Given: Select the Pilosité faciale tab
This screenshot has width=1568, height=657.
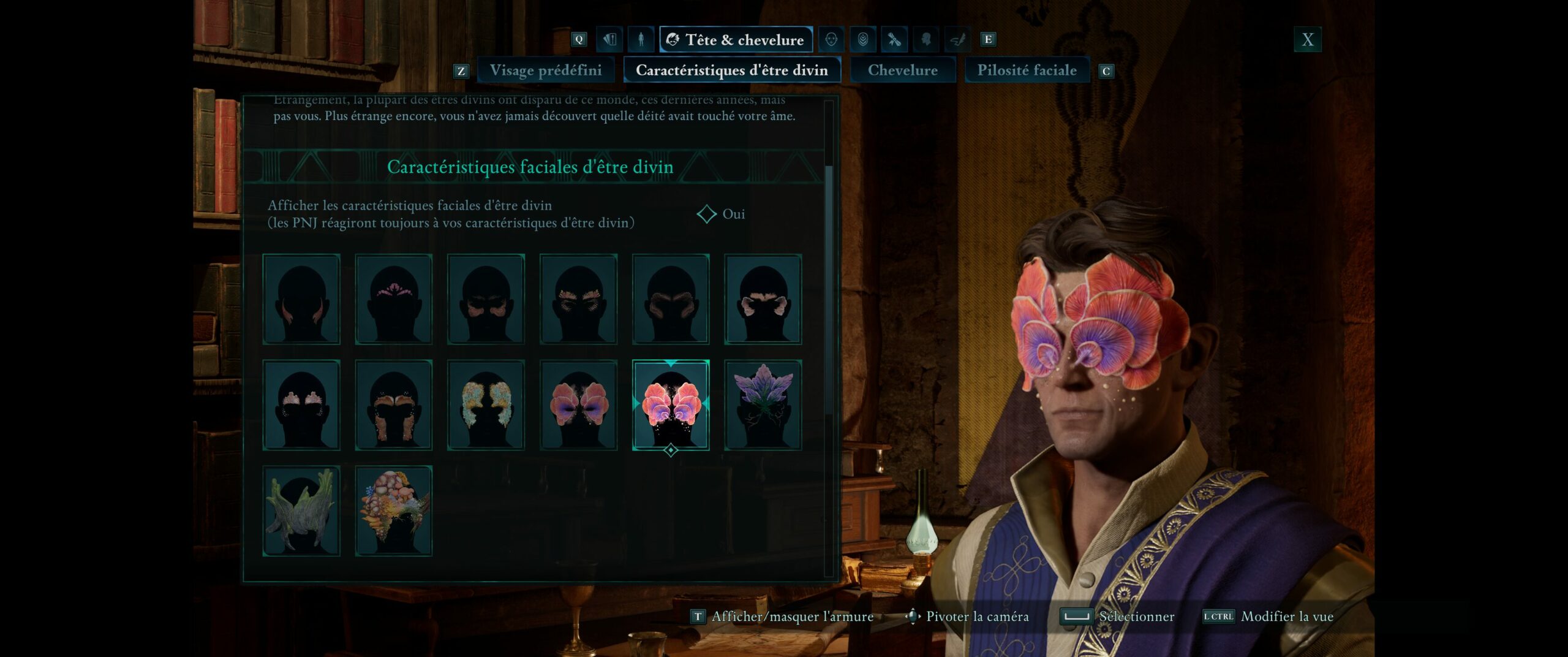Looking at the screenshot, I should click(x=1027, y=70).
